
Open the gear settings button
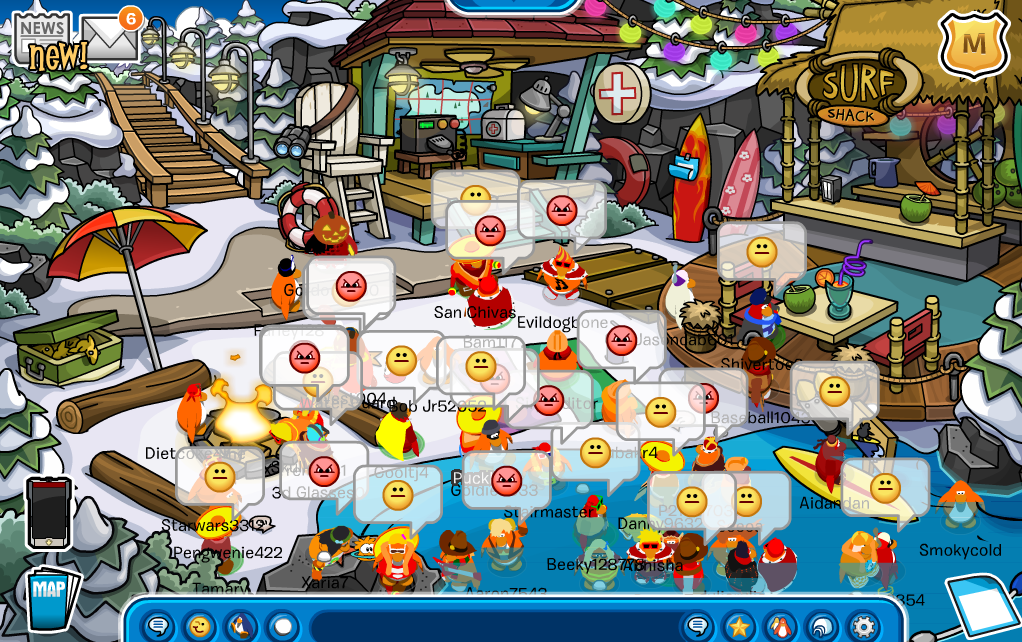863,626
